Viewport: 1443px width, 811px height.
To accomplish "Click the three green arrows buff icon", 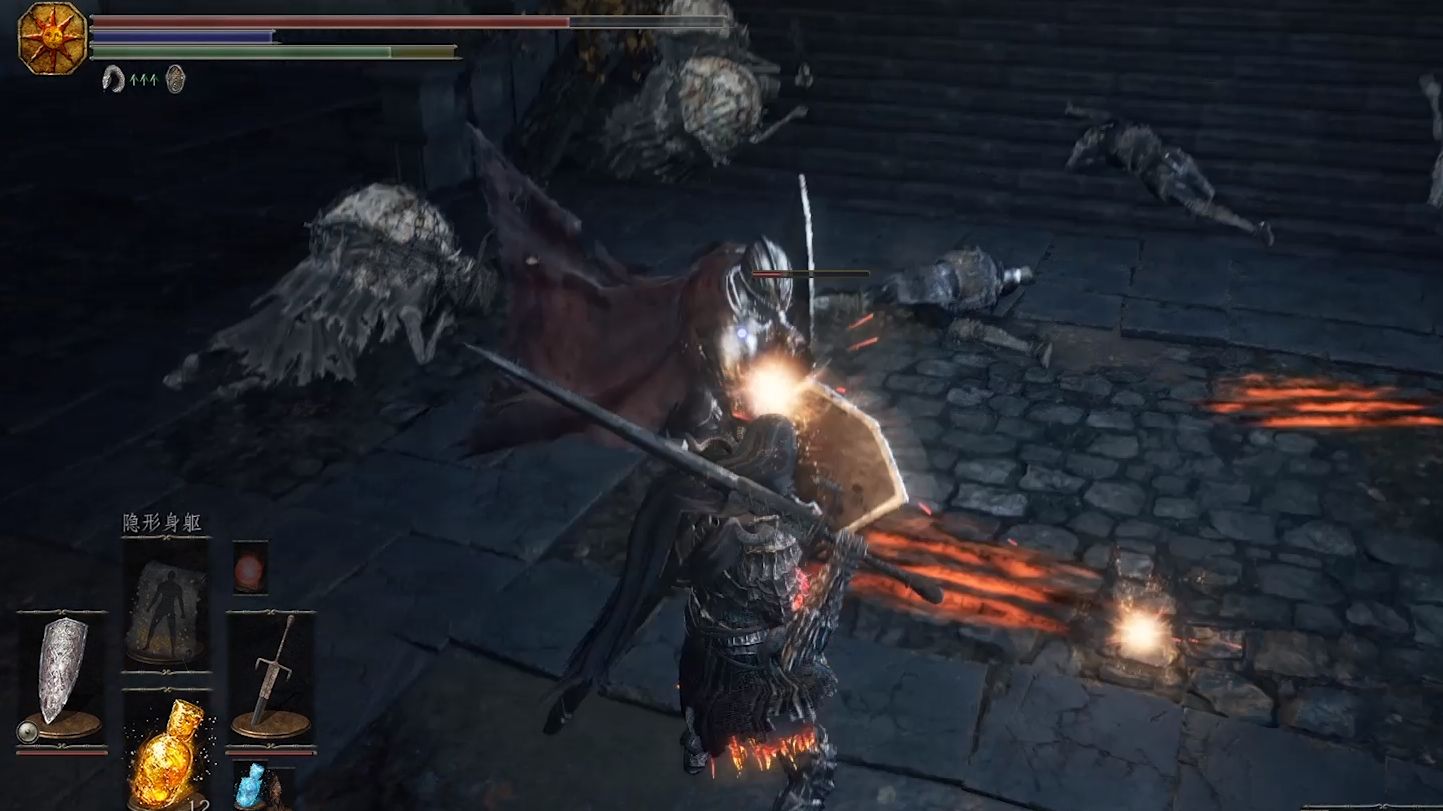I will (144, 78).
